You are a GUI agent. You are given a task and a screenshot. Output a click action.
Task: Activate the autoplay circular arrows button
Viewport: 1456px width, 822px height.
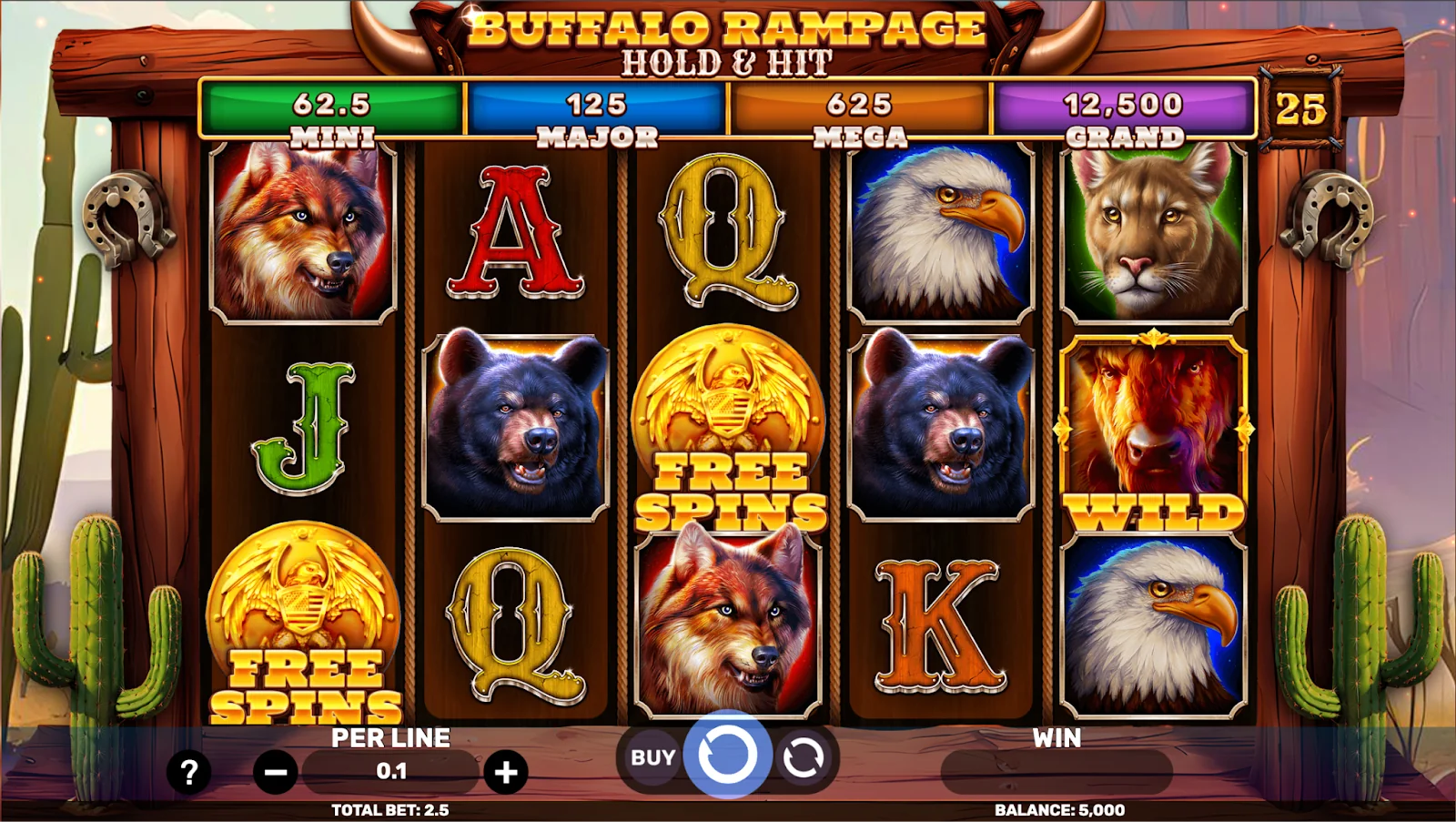pyautogui.click(x=803, y=757)
